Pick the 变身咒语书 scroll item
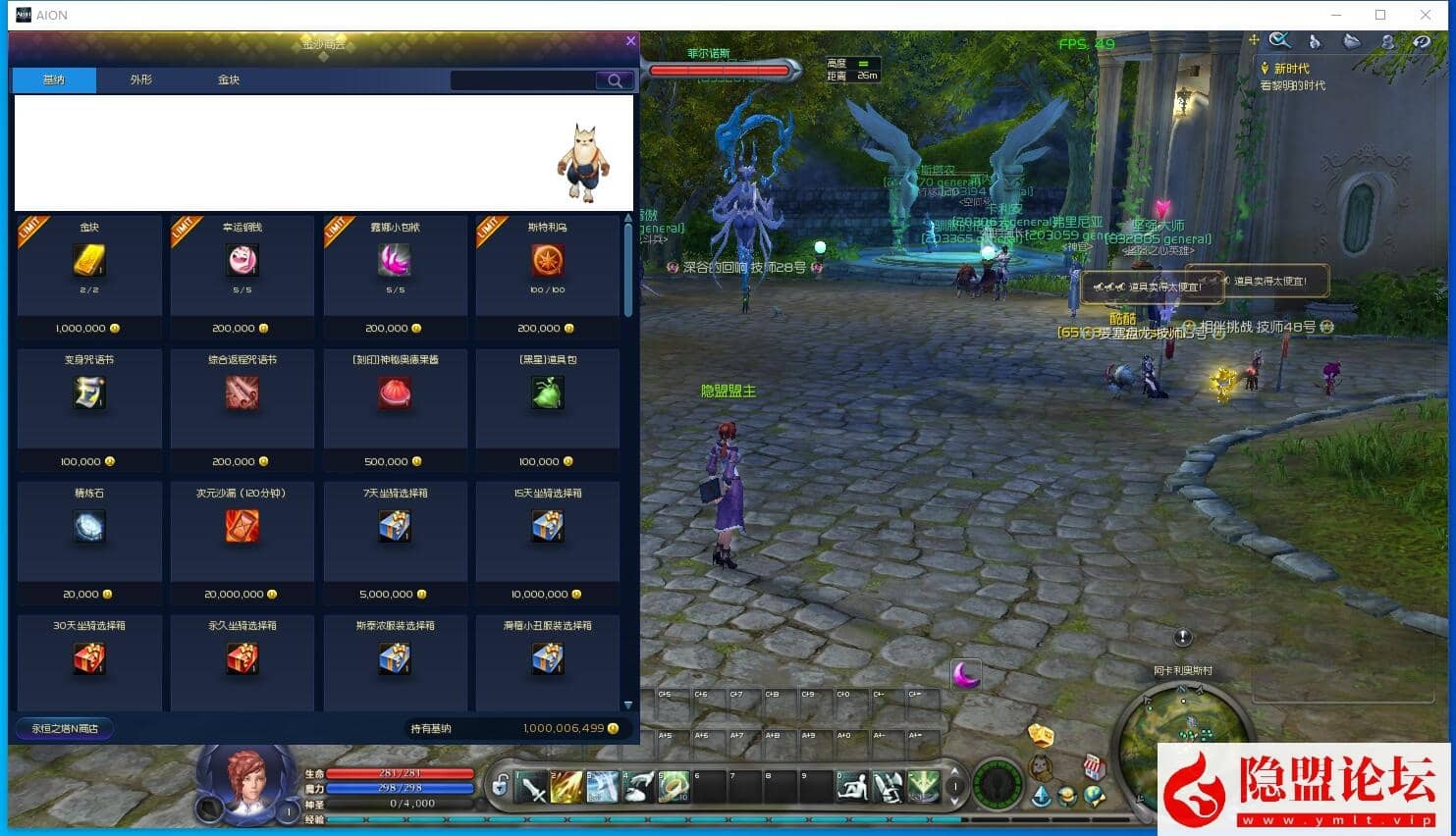Image resolution: width=1456 pixels, height=836 pixels. pos(89,393)
